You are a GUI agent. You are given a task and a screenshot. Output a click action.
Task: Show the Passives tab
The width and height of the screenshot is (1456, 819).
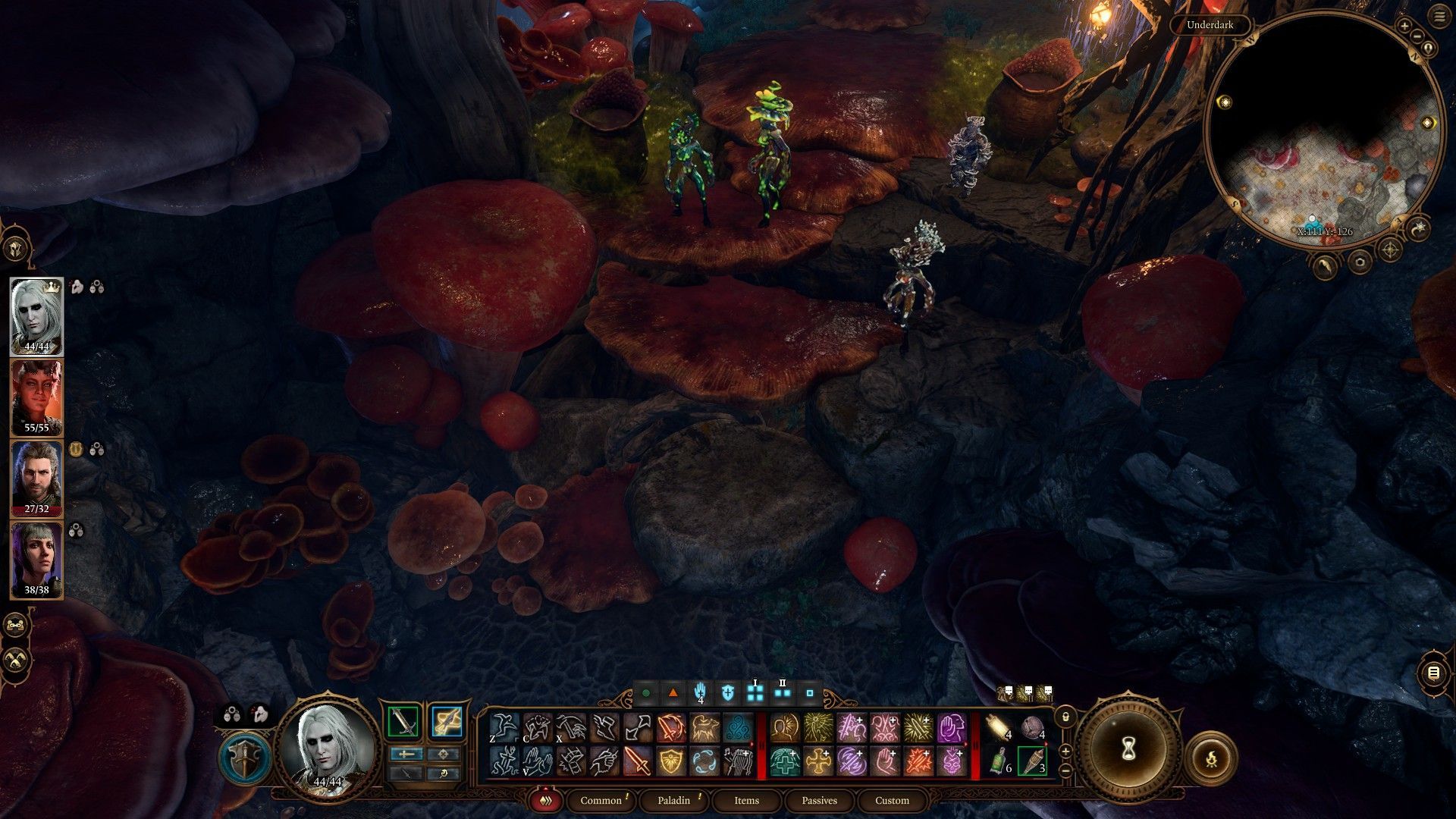click(819, 800)
